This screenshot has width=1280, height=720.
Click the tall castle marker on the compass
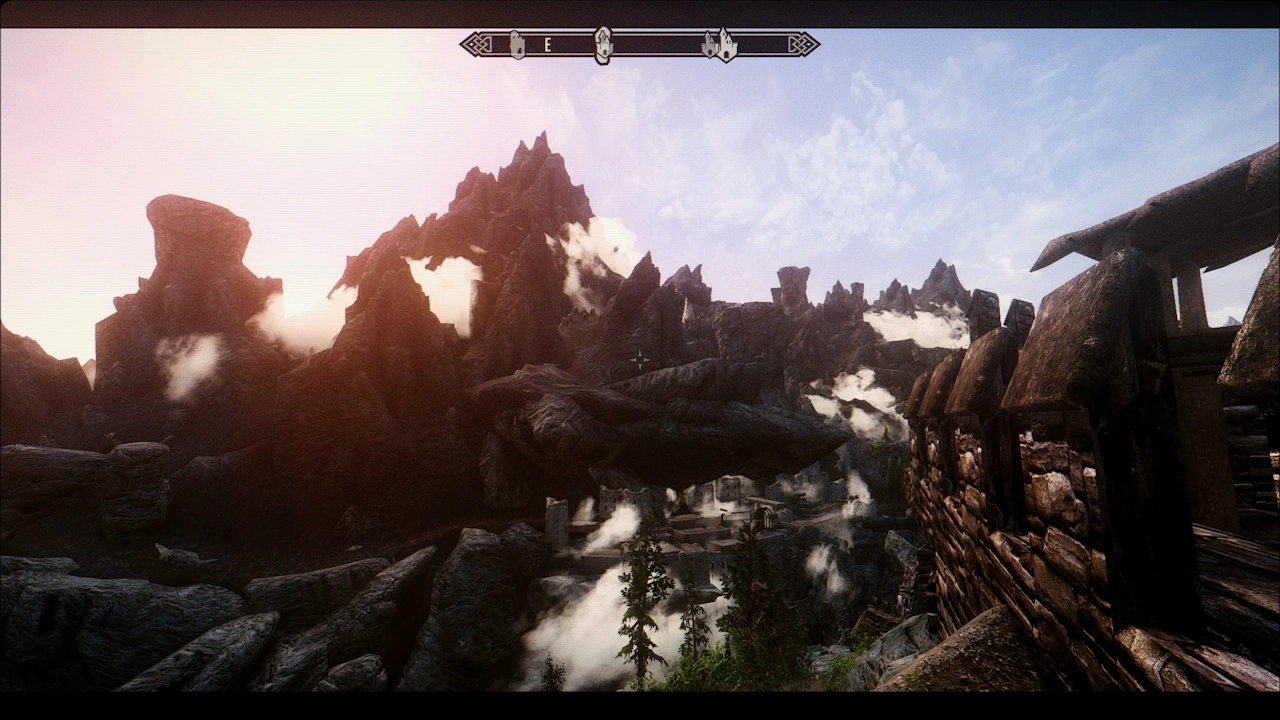coord(727,44)
